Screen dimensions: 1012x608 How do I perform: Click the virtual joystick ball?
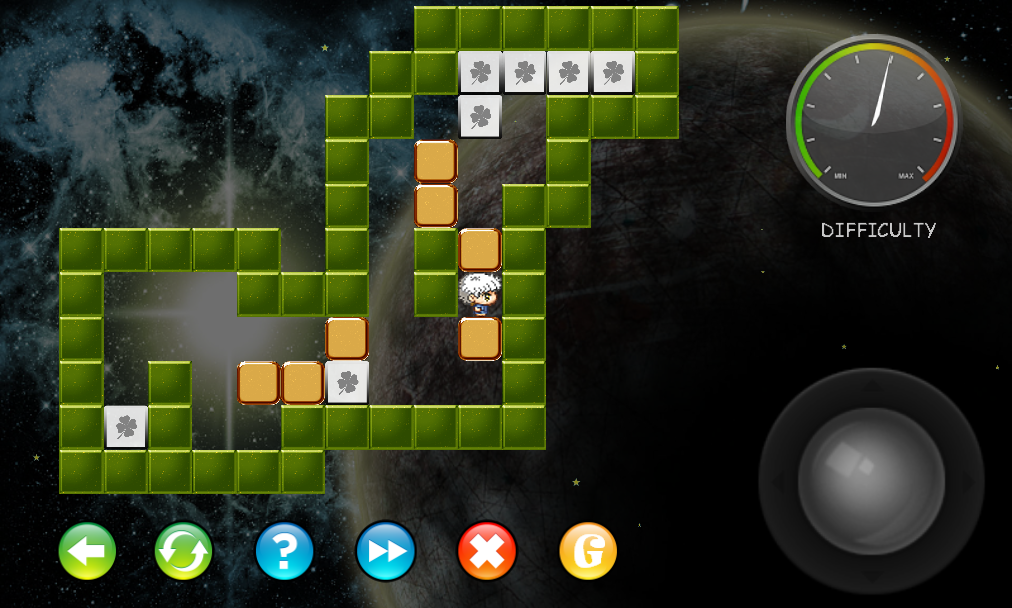(x=871, y=480)
